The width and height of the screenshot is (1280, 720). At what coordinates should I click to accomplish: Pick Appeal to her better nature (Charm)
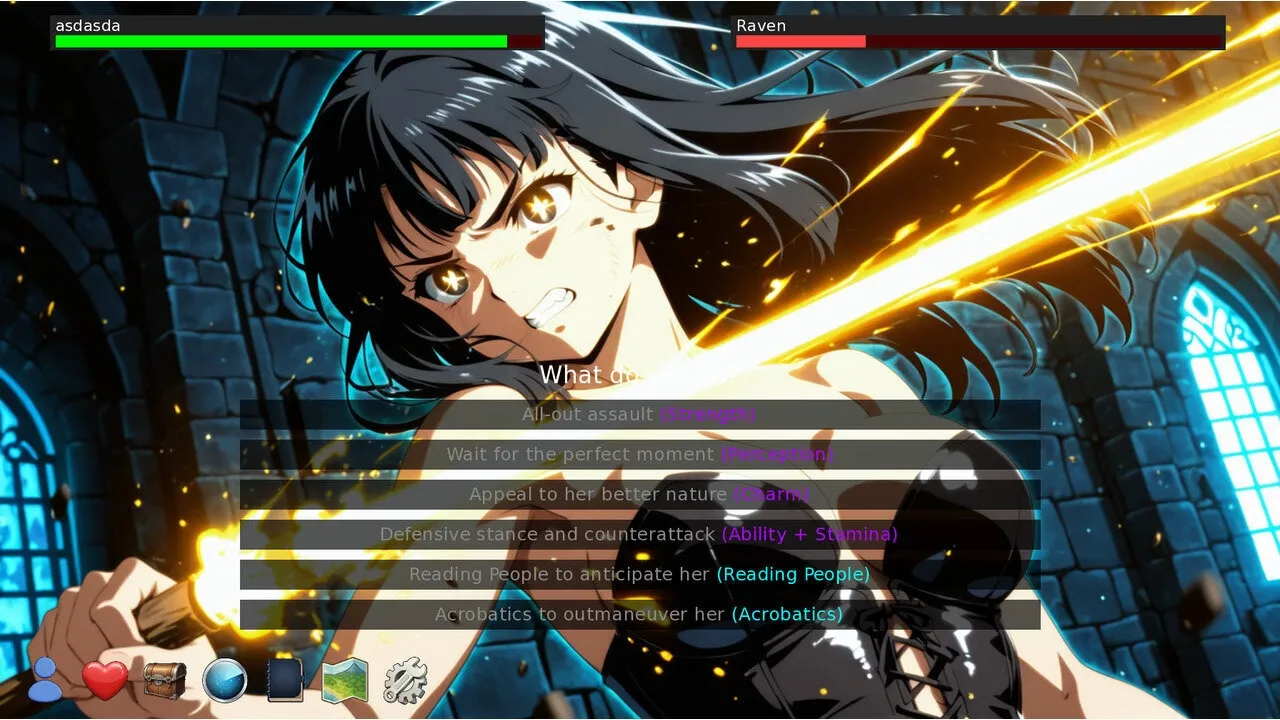tap(639, 494)
